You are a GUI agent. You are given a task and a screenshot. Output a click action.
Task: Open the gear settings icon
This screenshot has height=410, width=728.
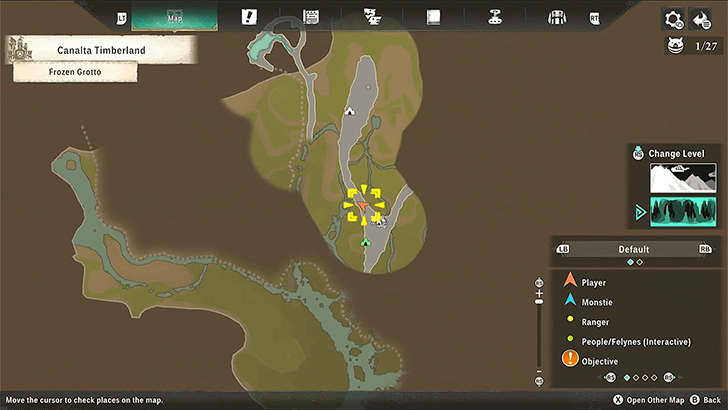673,18
